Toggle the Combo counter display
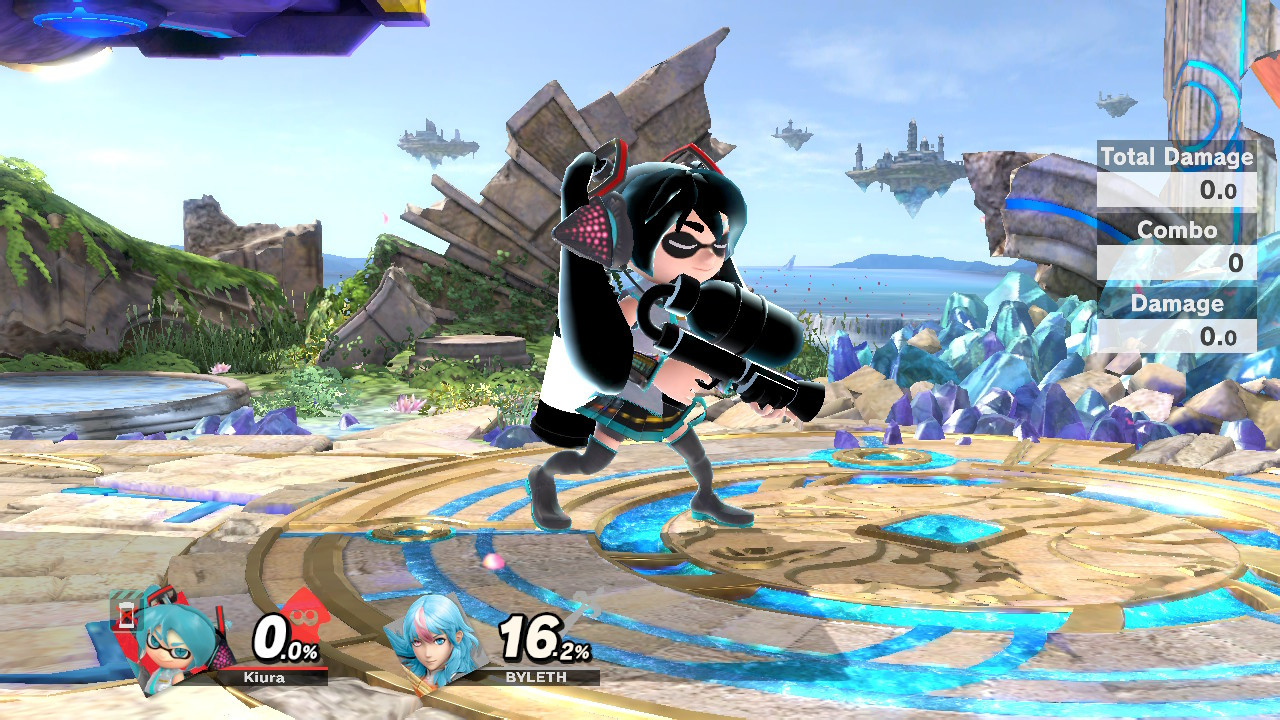The image size is (1280, 720). (1176, 230)
